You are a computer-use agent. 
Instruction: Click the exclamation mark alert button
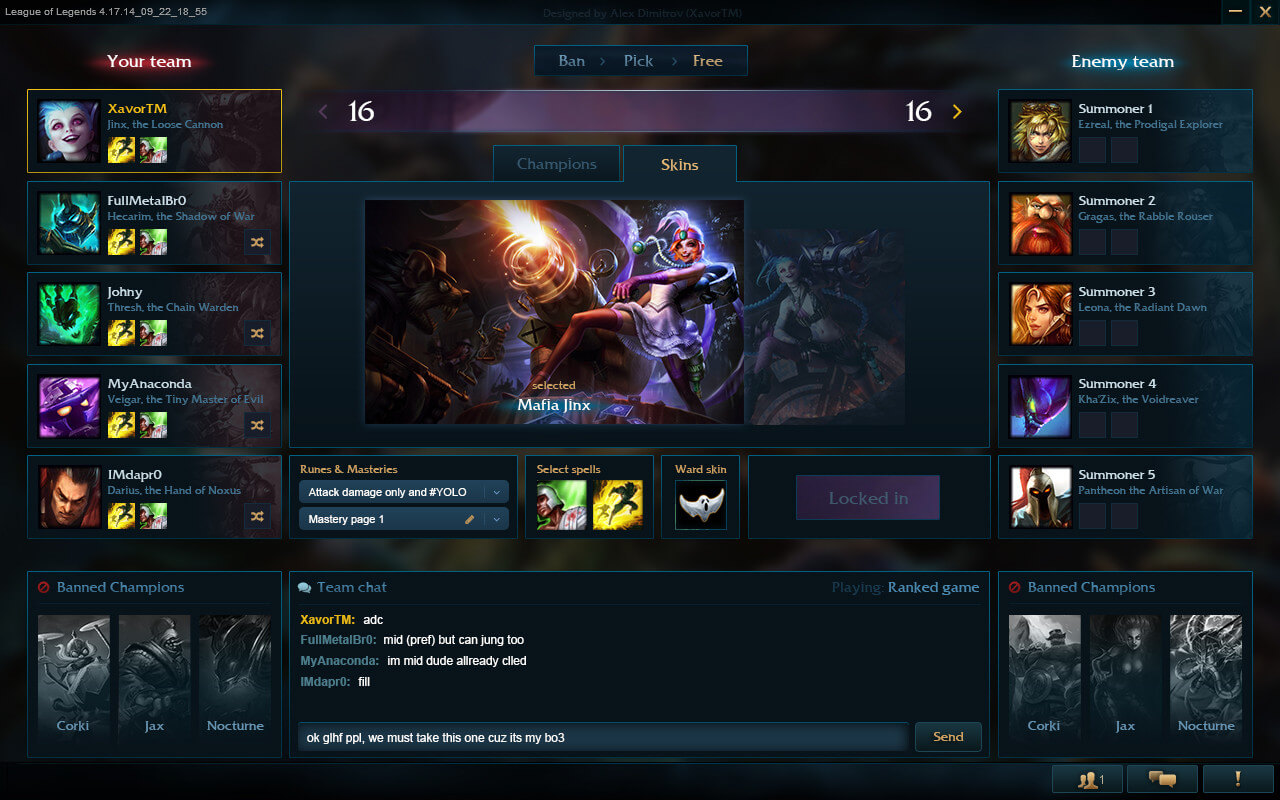click(1238, 779)
